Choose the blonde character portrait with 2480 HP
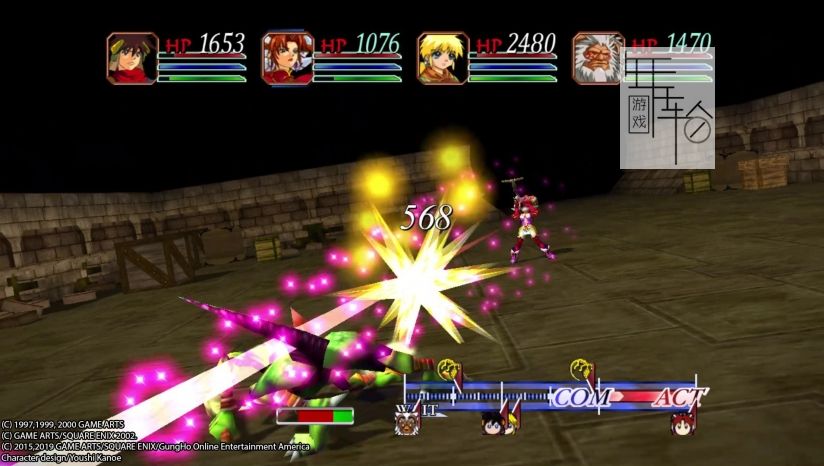Image resolution: width=824 pixels, height=466 pixels. point(442,58)
